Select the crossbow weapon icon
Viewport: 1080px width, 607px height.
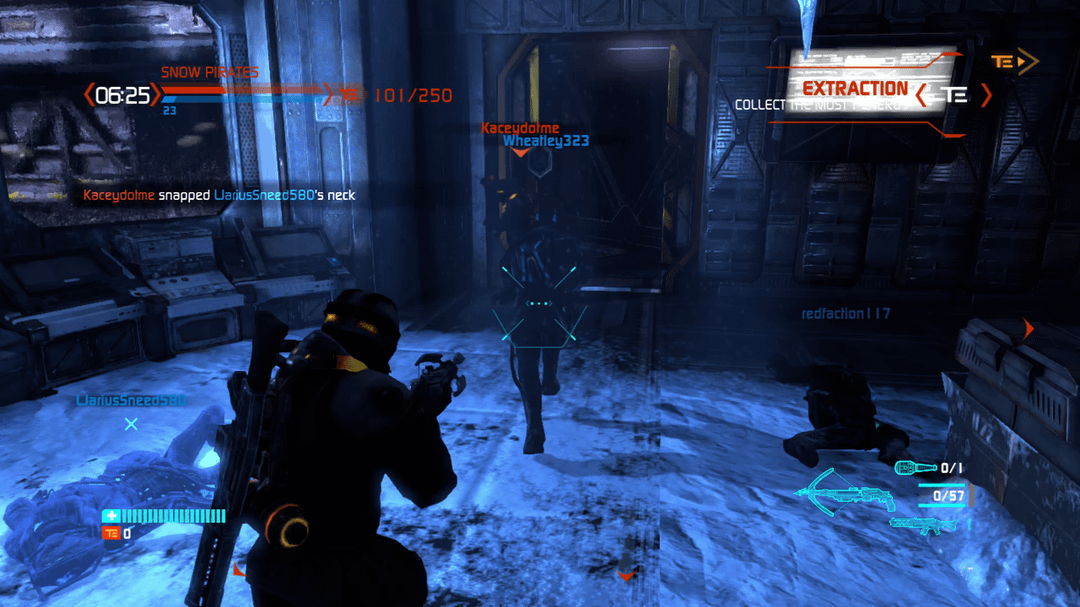(844, 493)
